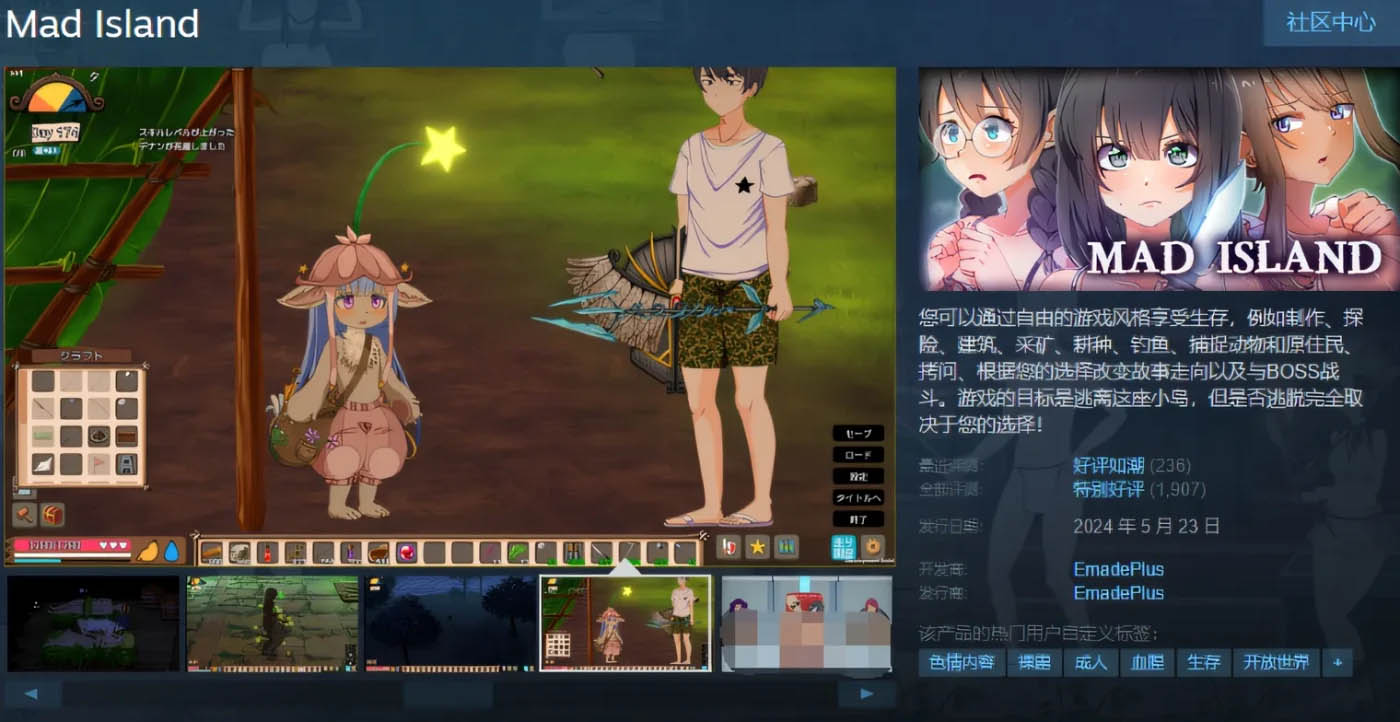Select the hammer crafting icon
1400x722 pixels.
click(x=22, y=514)
